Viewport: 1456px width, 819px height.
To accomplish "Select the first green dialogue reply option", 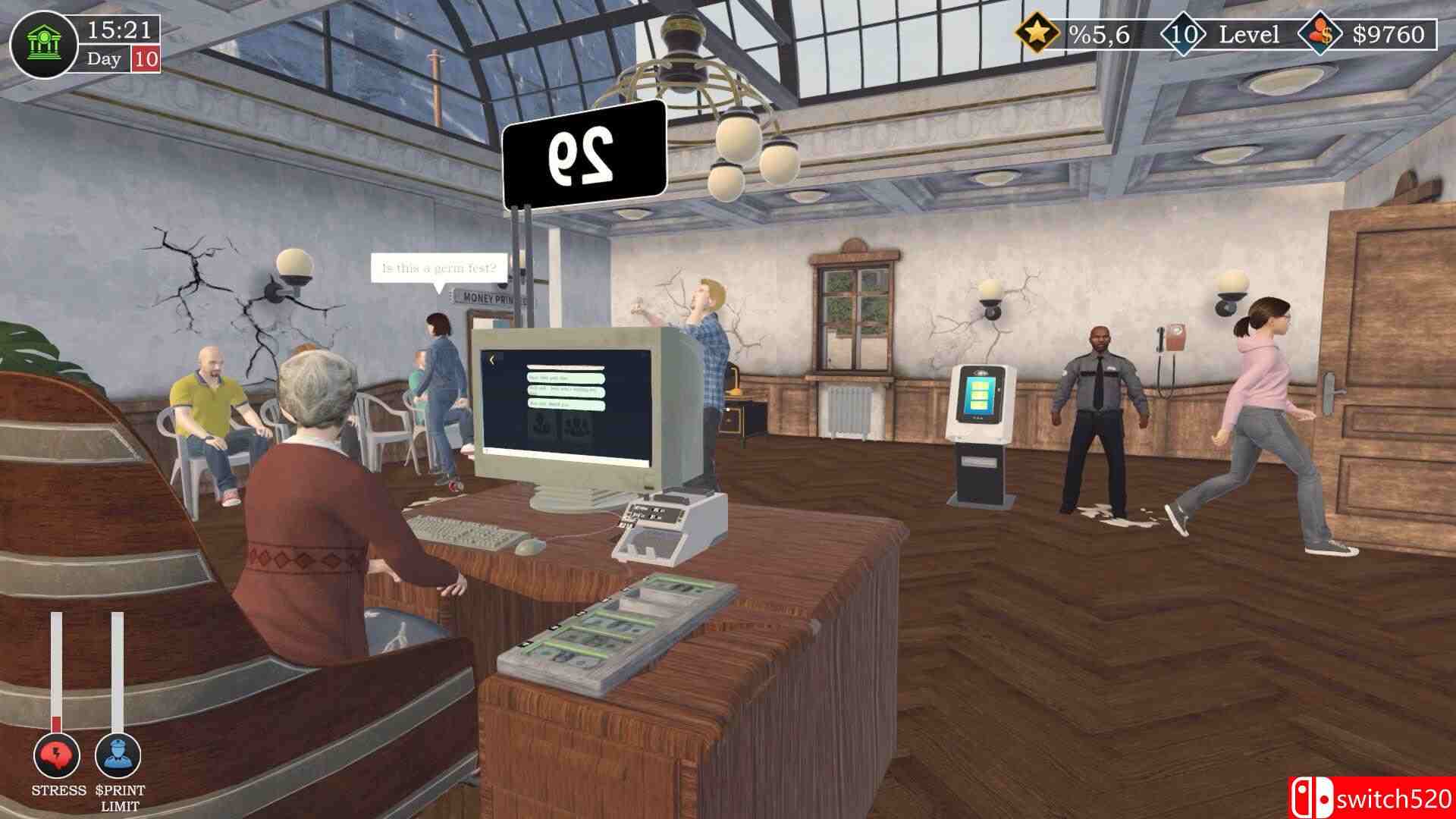I will click(565, 378).
